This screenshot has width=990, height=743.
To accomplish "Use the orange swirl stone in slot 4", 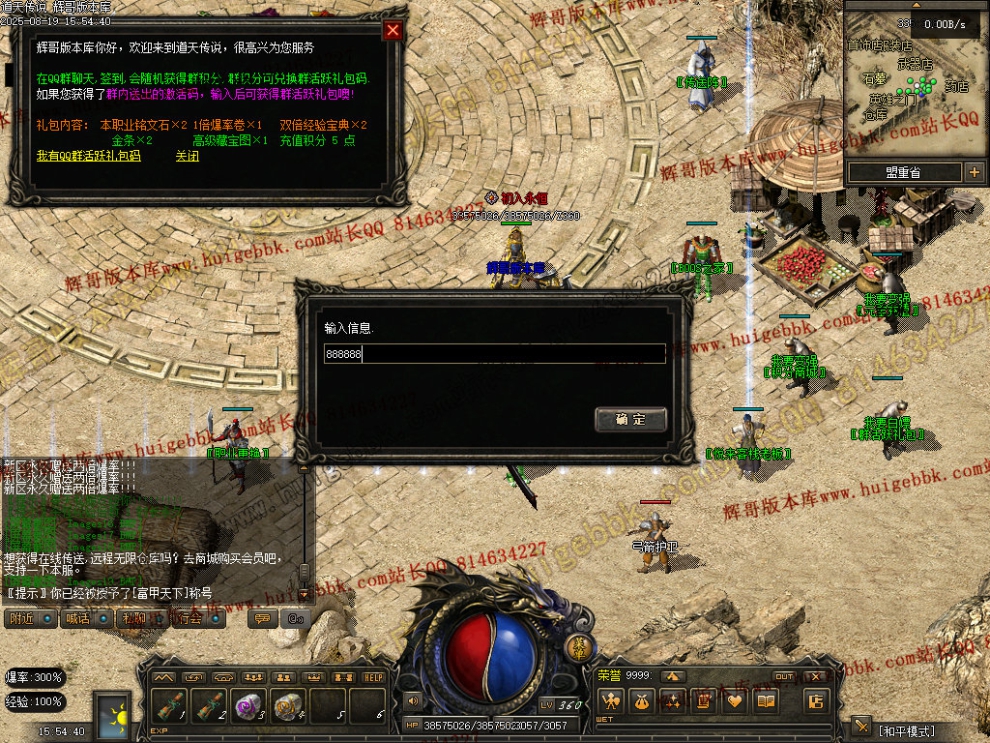I will tap(288, 706).
